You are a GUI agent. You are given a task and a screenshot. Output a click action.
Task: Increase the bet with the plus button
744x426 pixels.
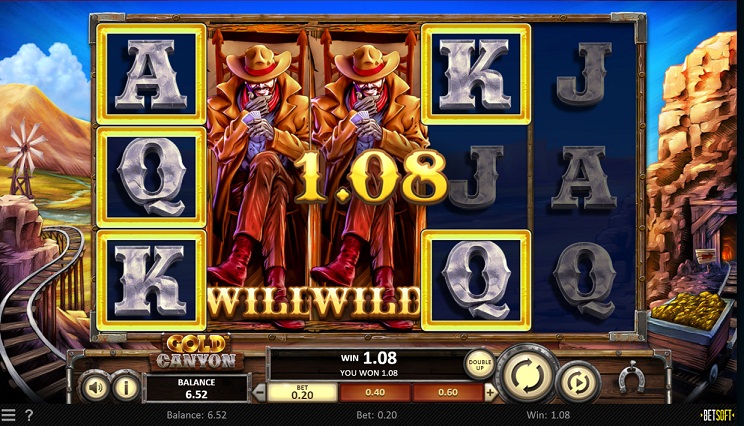click(x=490, y=393)
